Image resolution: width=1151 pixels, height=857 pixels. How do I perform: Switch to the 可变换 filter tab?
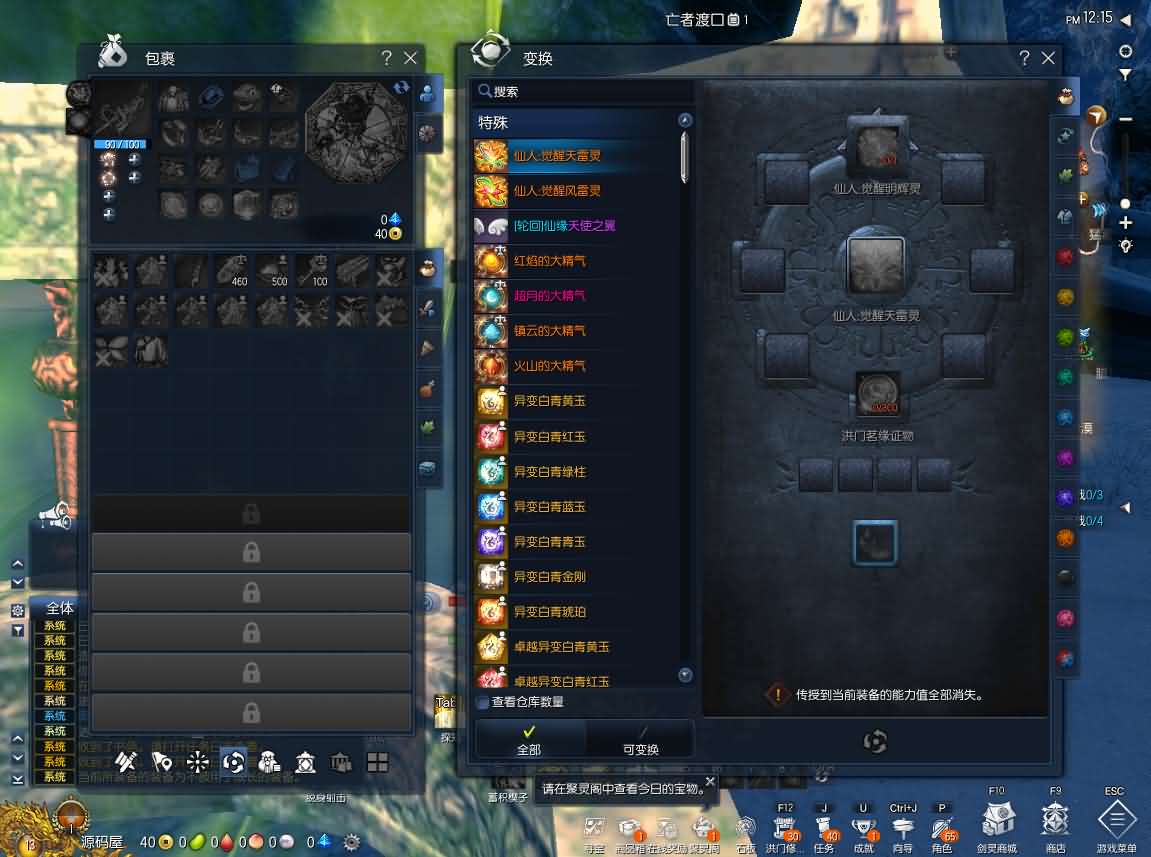(x=640, y=740)
